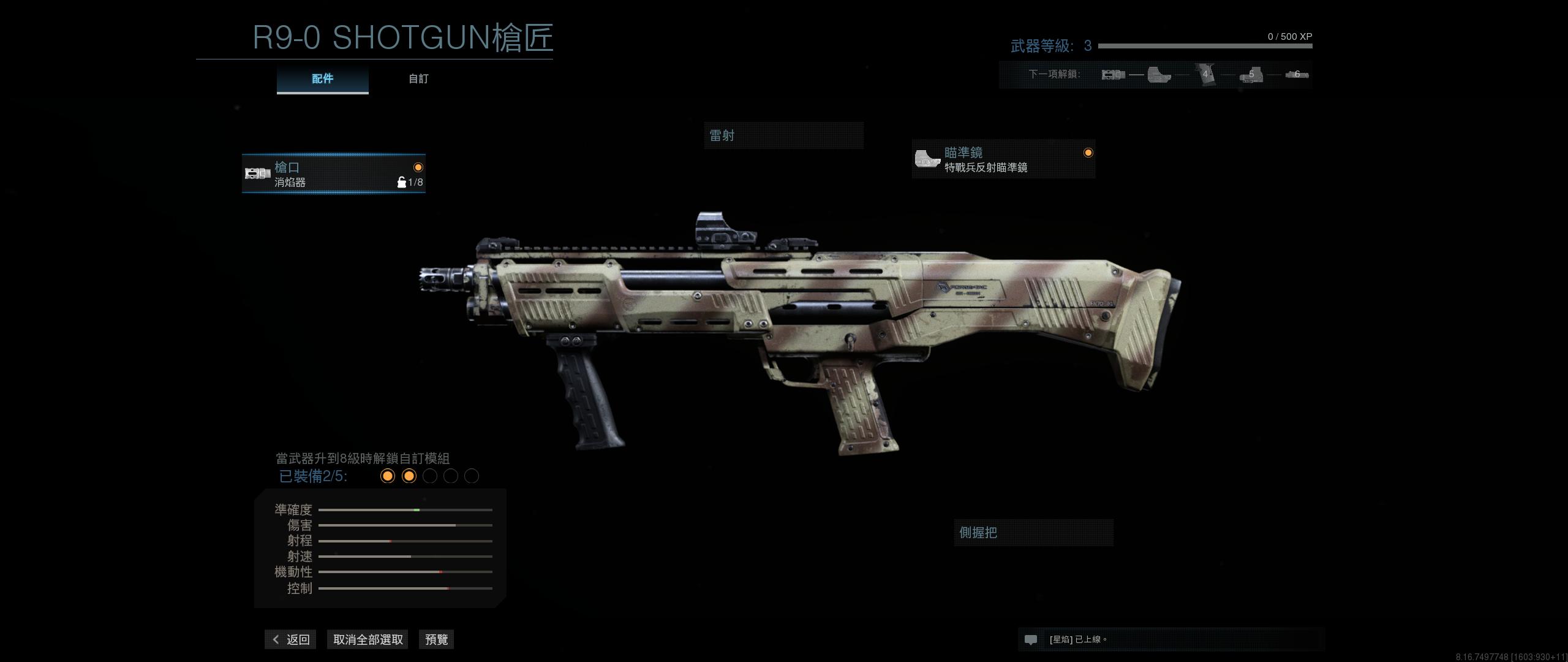
Task: Select the 槍口 muzzle attachment slot
Action: [334, 173]
